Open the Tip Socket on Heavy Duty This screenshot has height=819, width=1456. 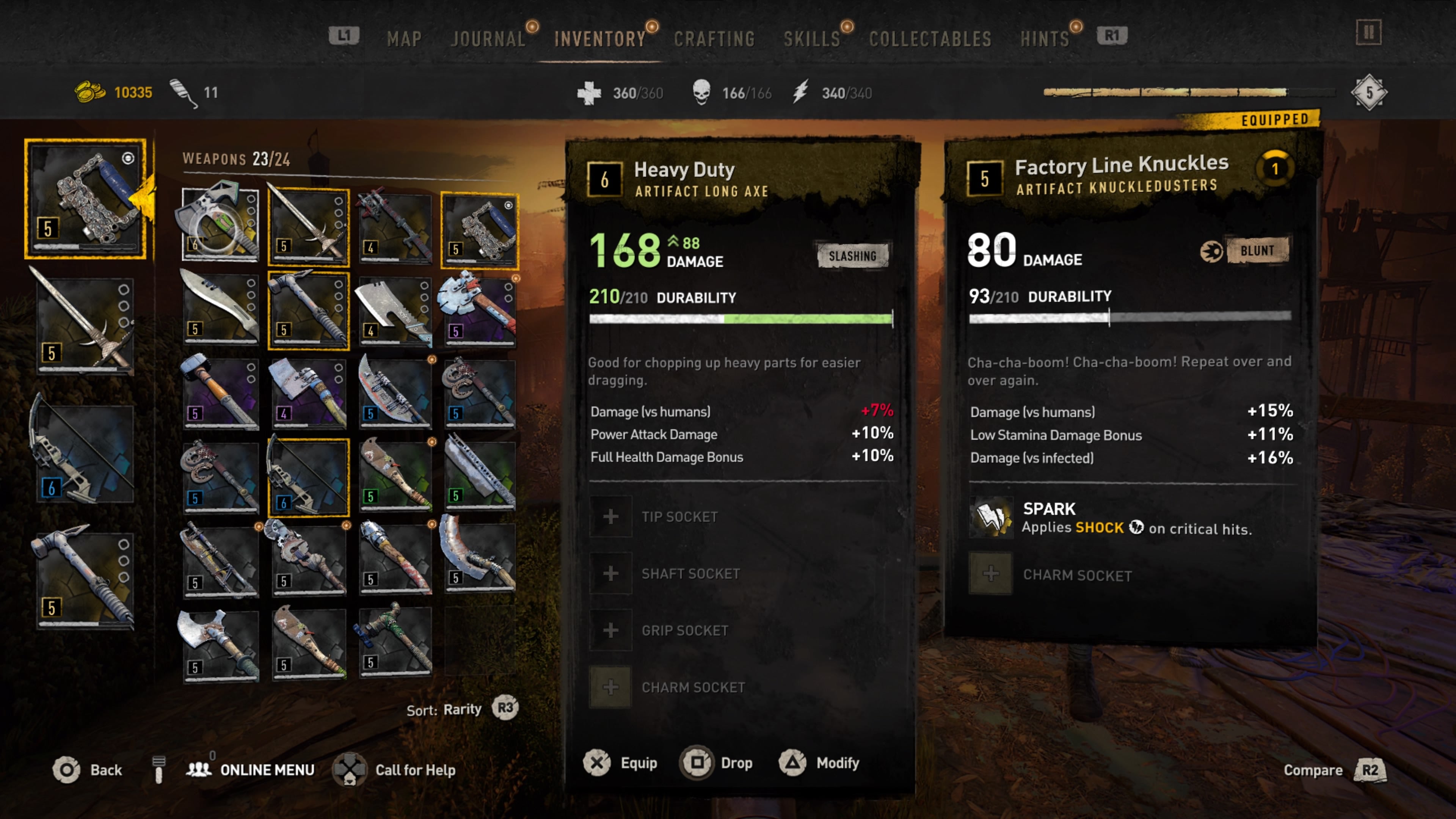point(610,516)
